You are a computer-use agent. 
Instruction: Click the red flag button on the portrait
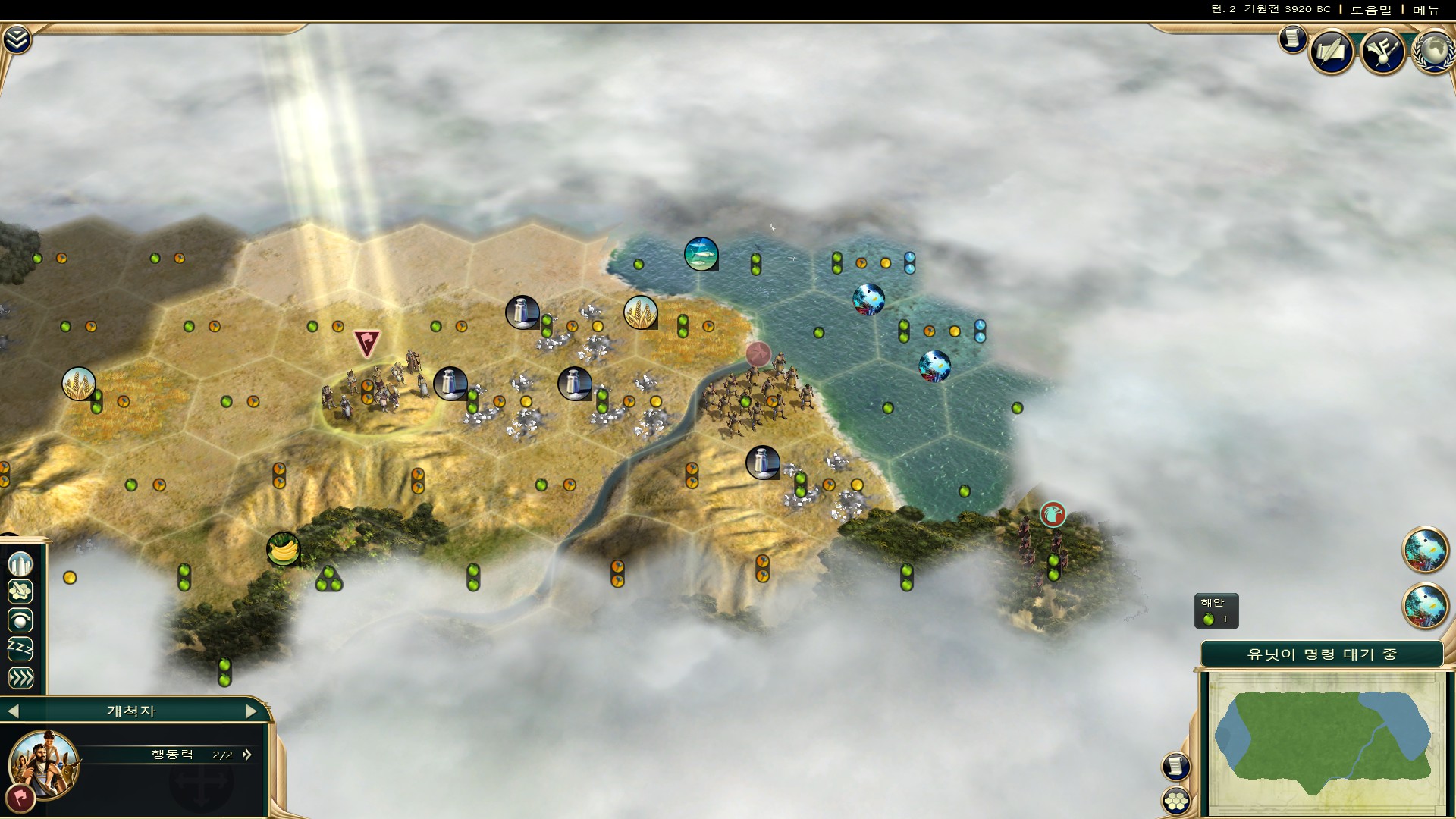coord(19,799)
